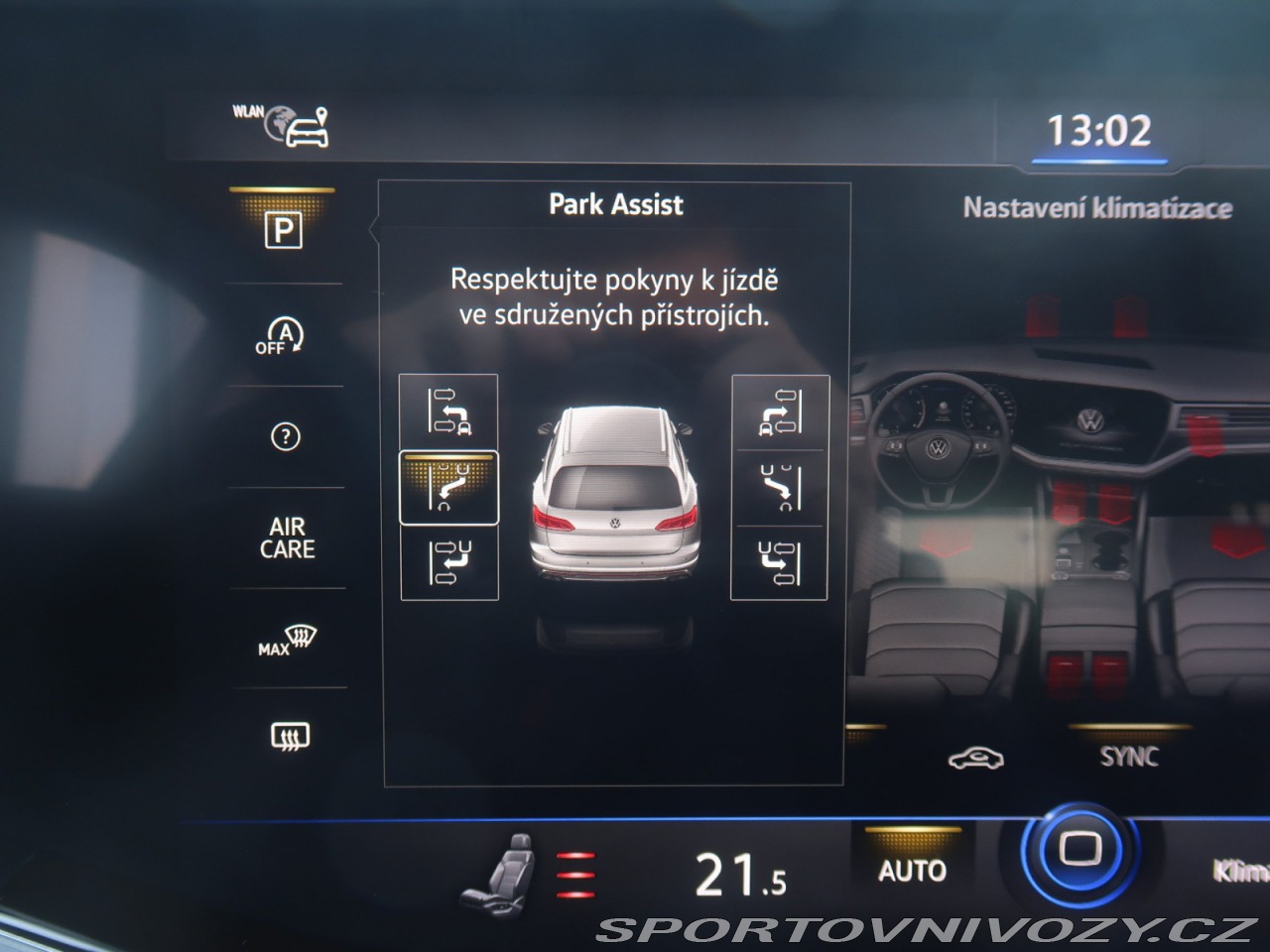
Task: Enable AUTO climate mode
Action: 912,870
